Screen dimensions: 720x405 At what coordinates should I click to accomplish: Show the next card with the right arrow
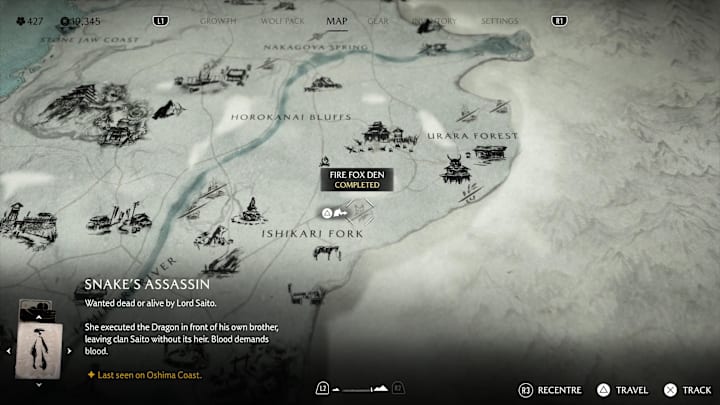(70, 351)
